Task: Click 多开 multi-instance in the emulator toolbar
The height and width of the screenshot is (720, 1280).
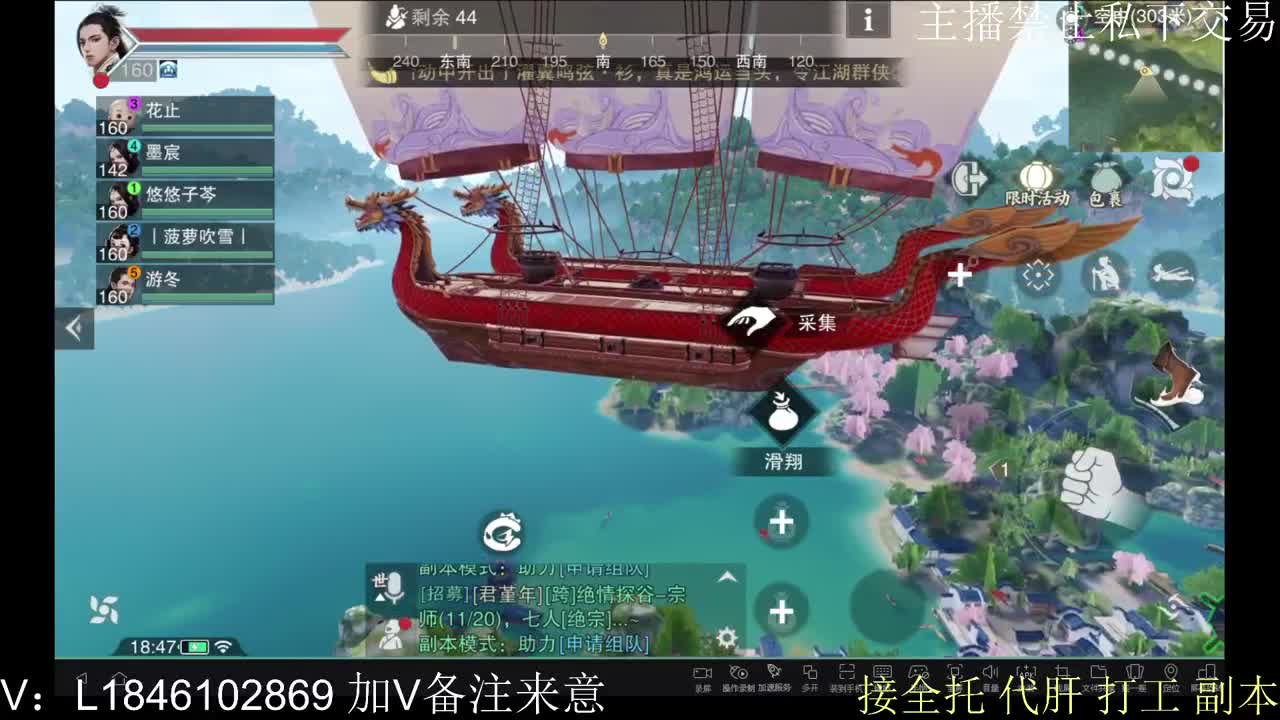Action: pos(812,672)
